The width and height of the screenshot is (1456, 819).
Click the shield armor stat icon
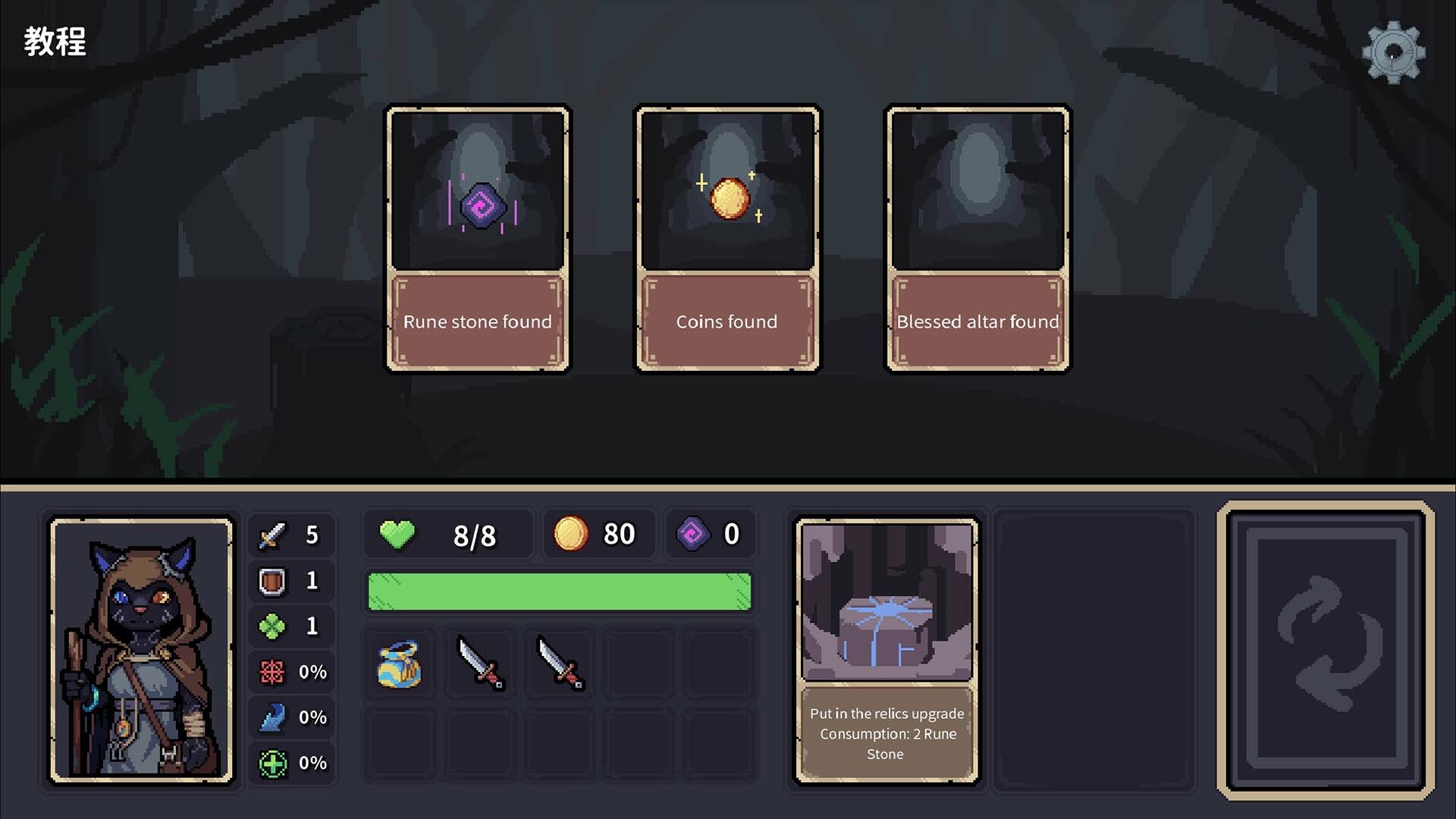click(271, 581)
